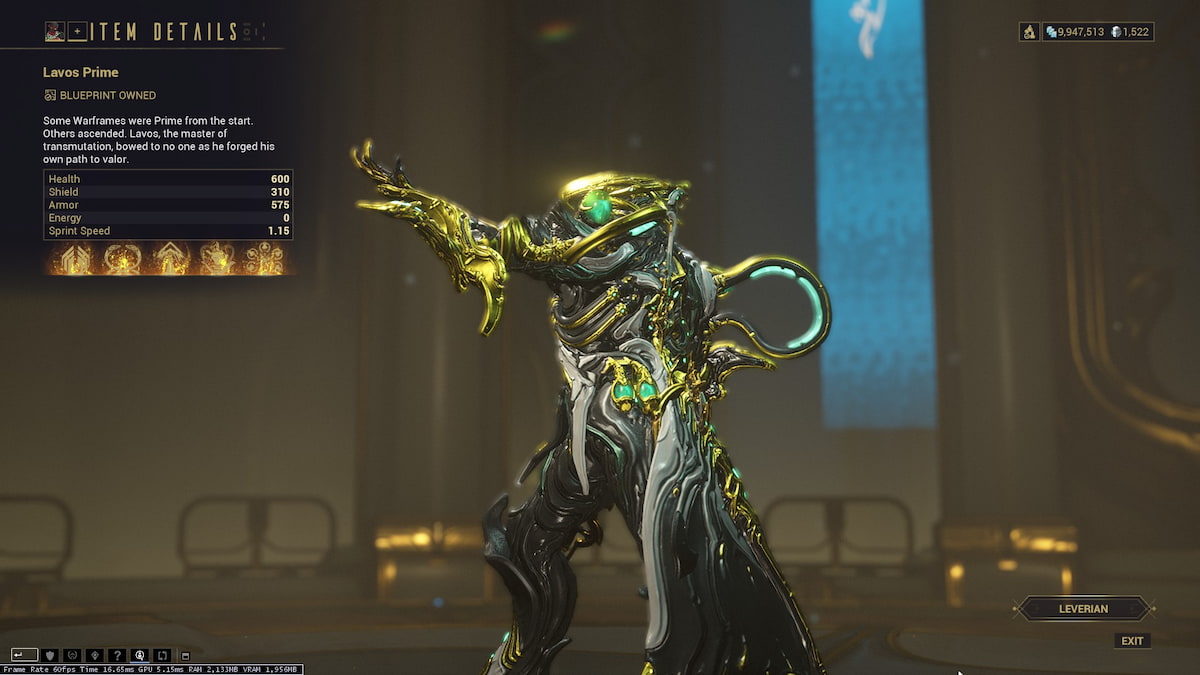
Task: Select the second ability icon with curved horns
Action: [x=121, y=259]
